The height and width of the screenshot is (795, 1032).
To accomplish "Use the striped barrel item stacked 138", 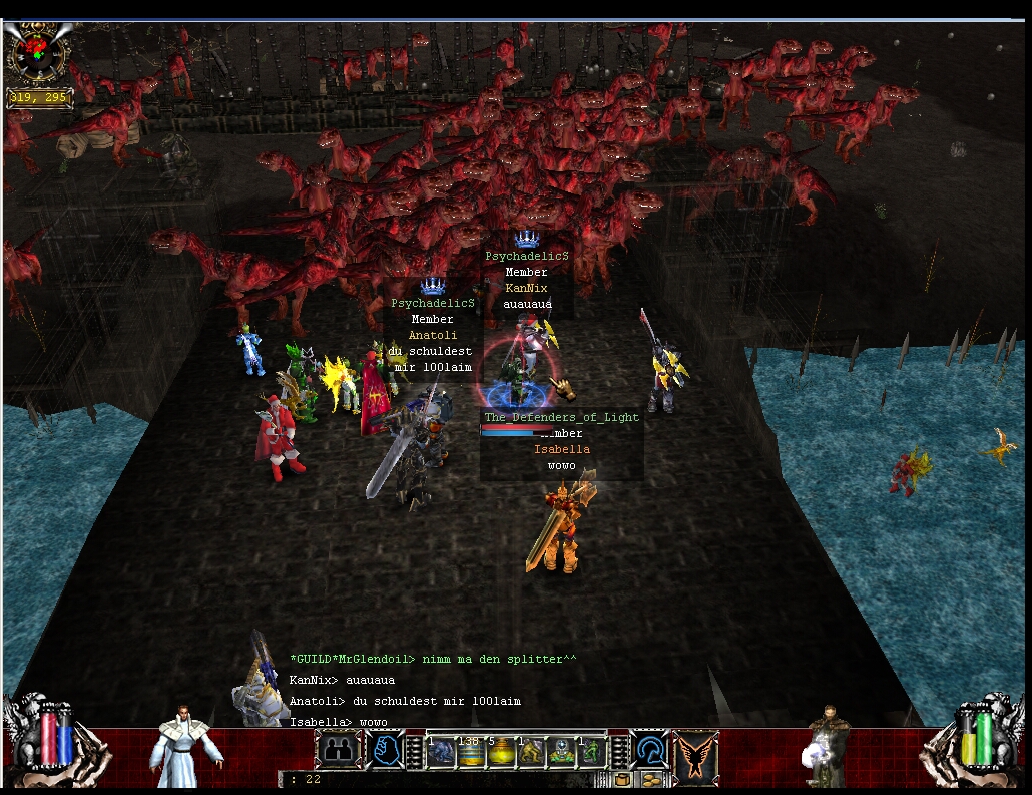I will (x=471, y=752).
